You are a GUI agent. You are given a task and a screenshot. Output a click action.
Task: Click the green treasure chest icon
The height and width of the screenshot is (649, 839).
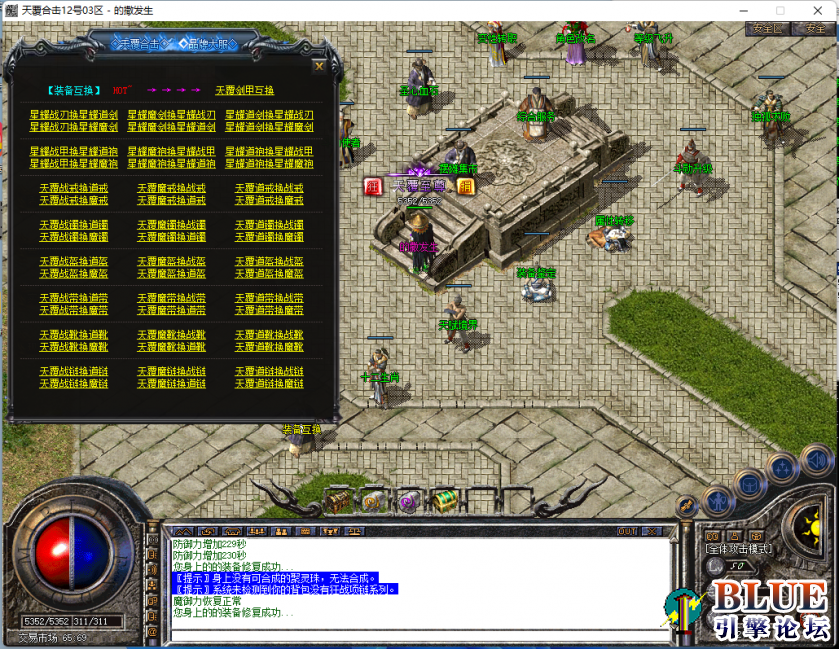pos(441,498)
